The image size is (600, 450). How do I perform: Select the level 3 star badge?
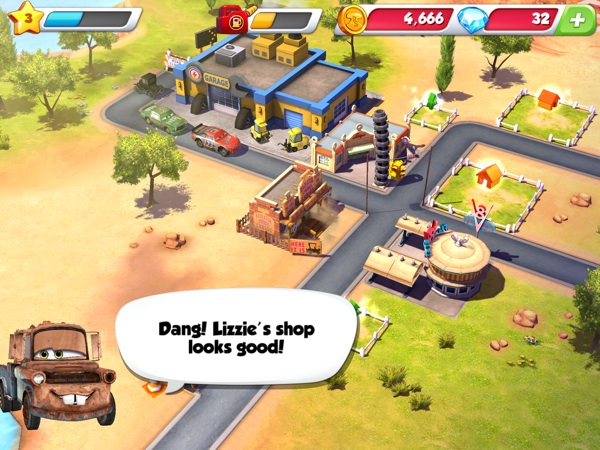(26, 18)
